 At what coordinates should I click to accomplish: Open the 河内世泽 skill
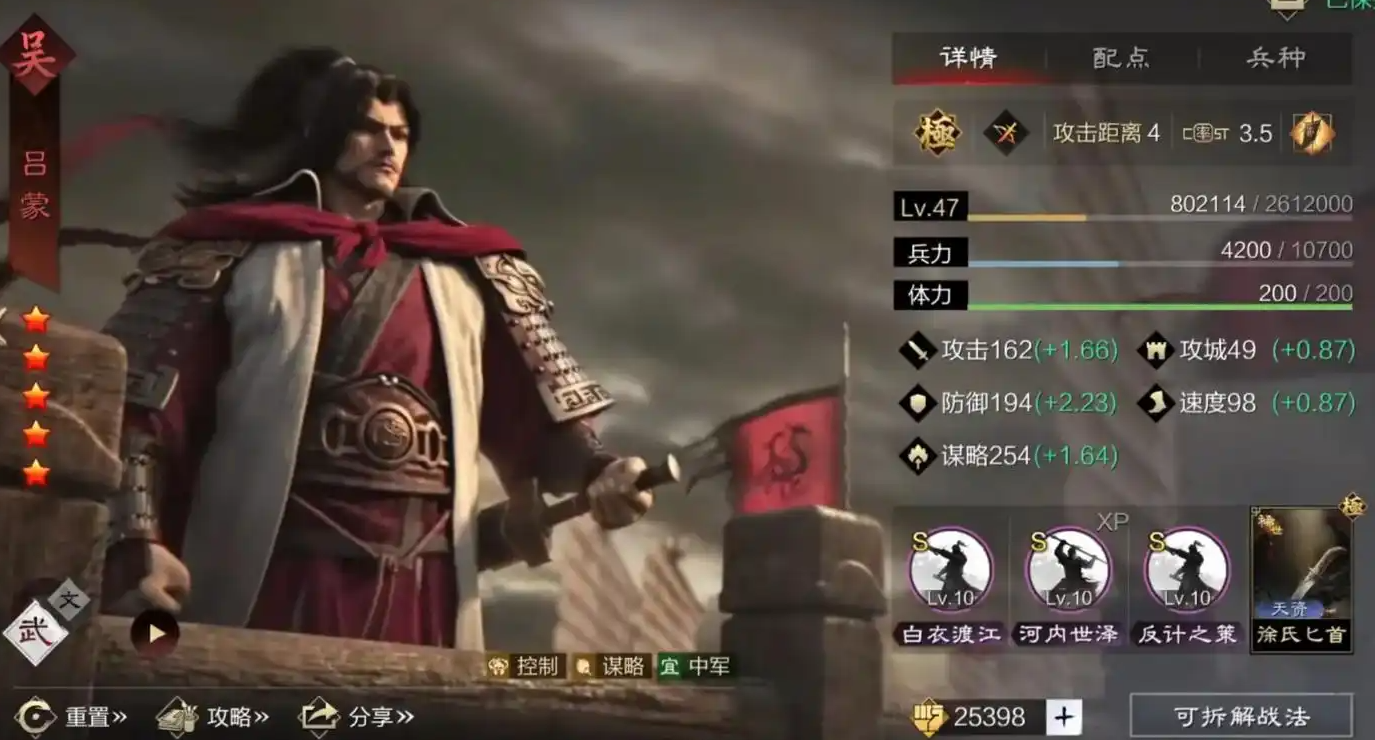(x=1068, y=570)
